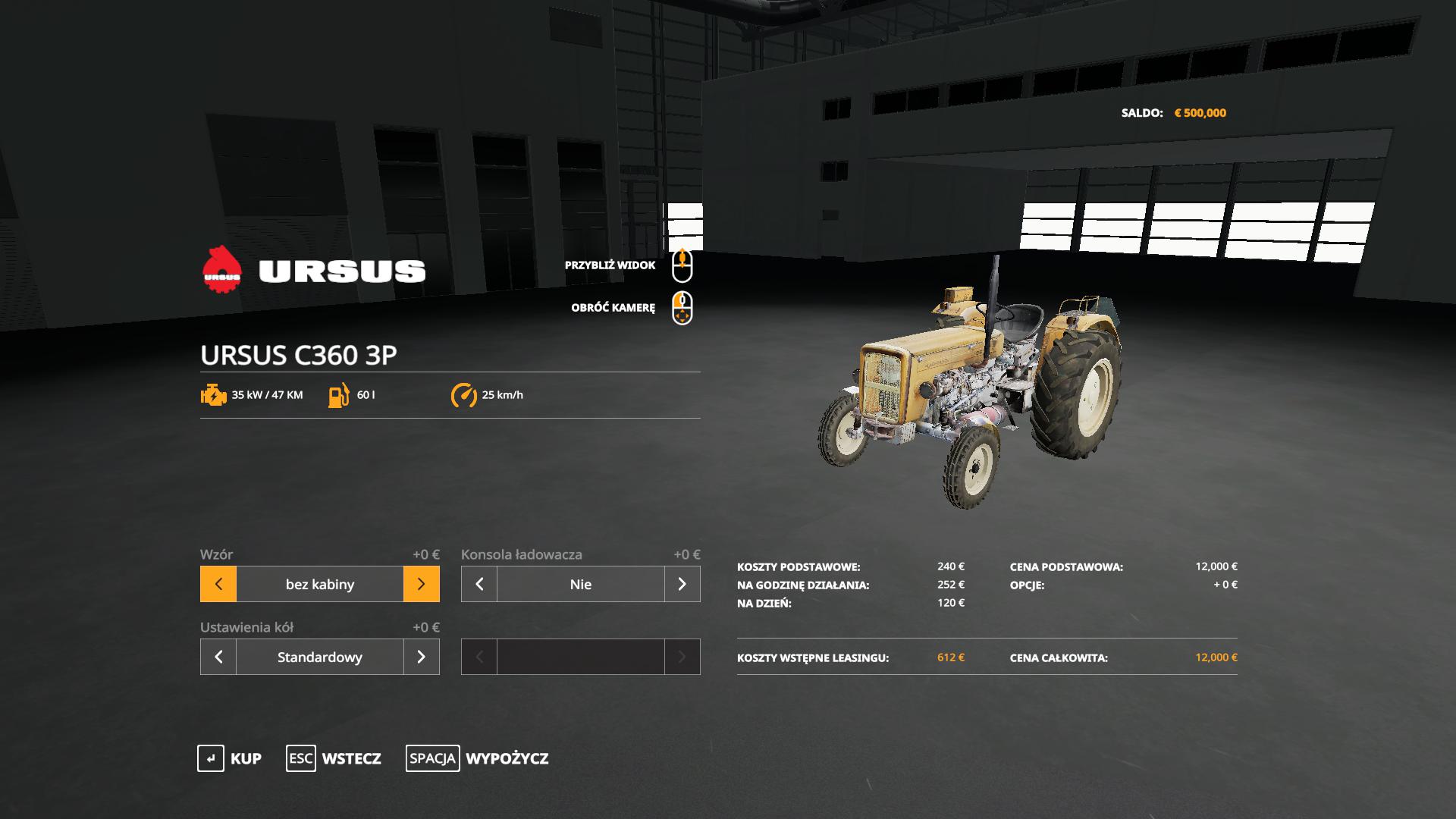Select next Wzór option
Image resolution: width=1456 pixels, height=819 pixels.
tap(422, 584)
